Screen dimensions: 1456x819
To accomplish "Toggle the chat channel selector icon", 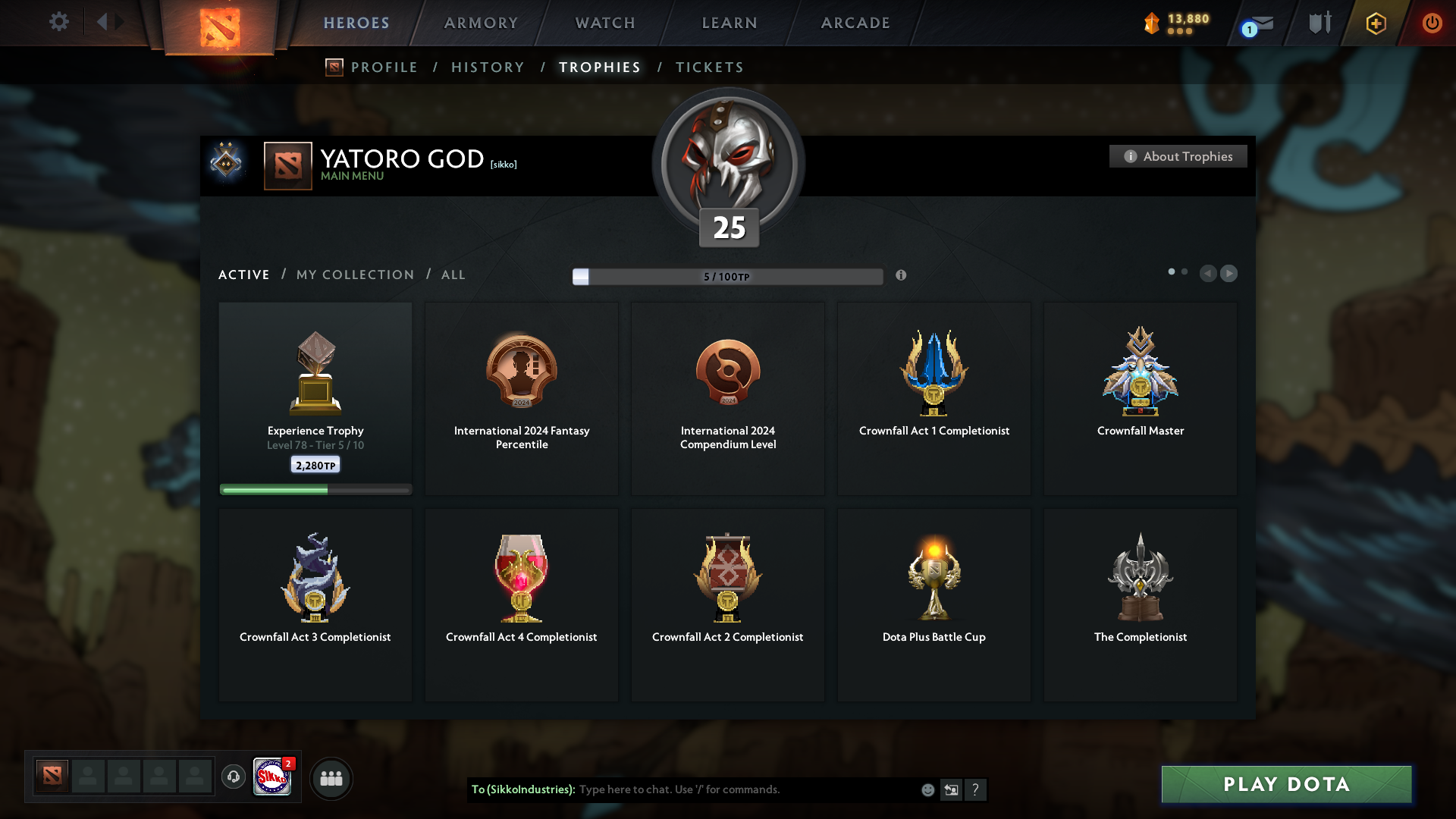I will 951,789.
